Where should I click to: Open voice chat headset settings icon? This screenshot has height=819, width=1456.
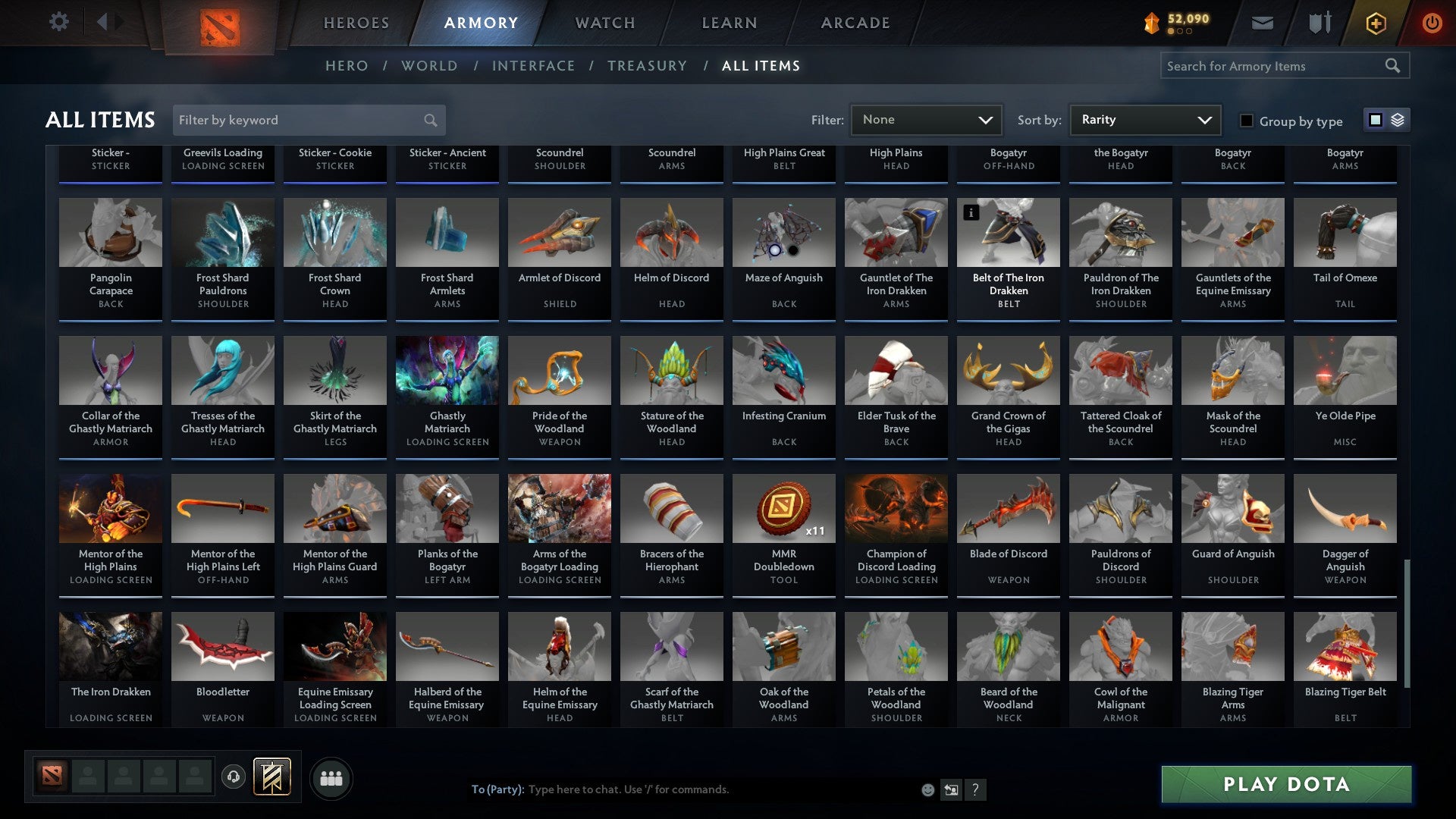point(234,777)
